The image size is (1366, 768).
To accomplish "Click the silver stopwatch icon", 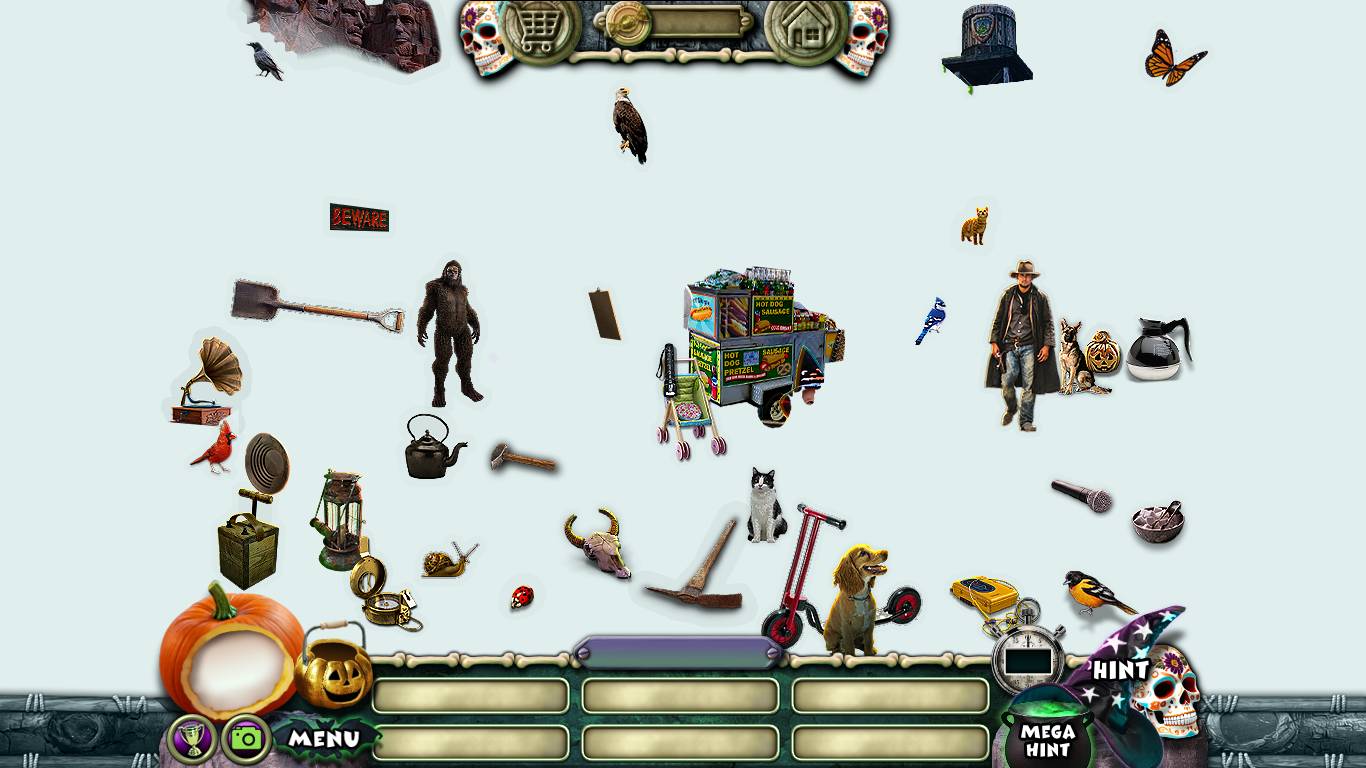I will pos(1028,655).
